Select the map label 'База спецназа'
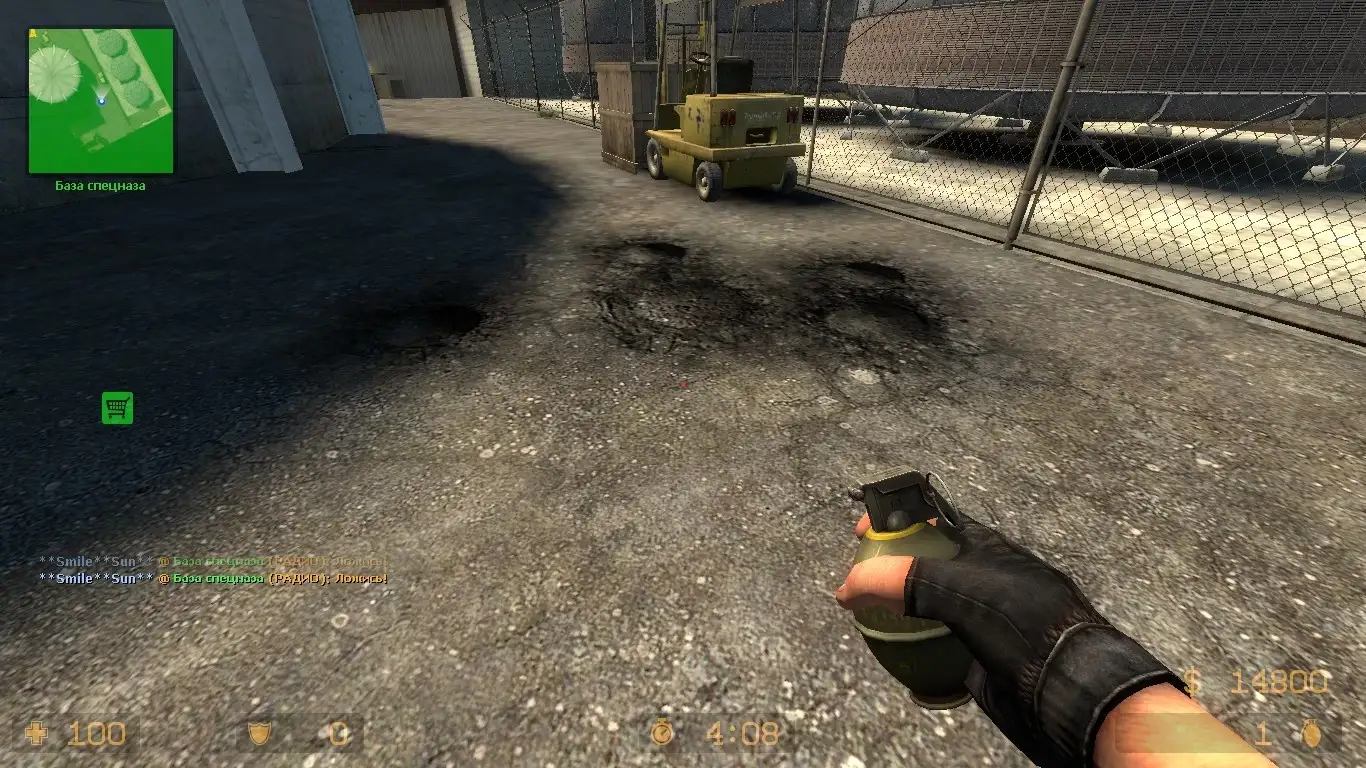The image size is (1366, 768). [x=100, y=185]
